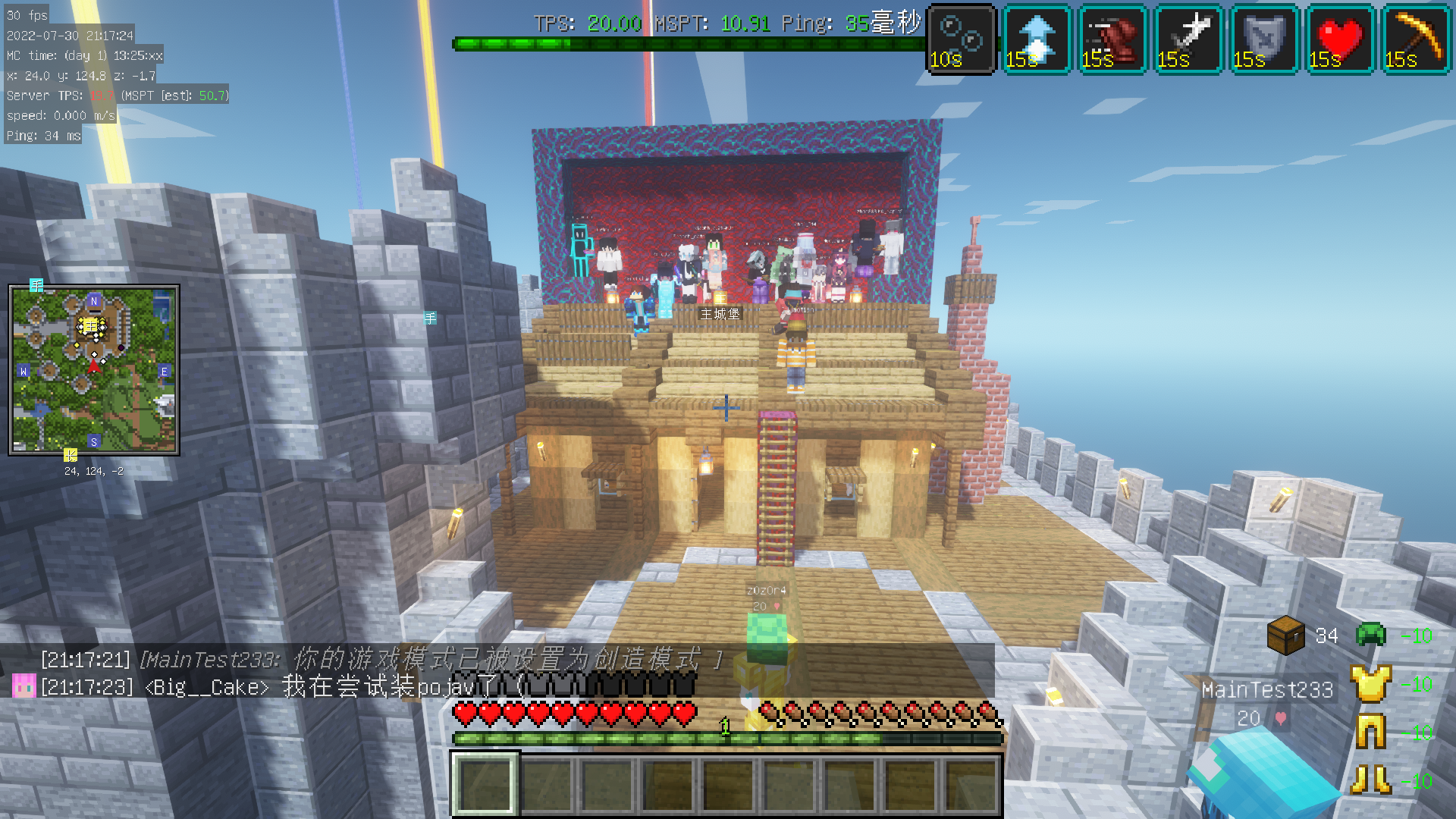This screenshot has width=1456, height=819.
Task: Select the strength sword effect icon
Action: pyautogui.click(x=1188, y=39)
